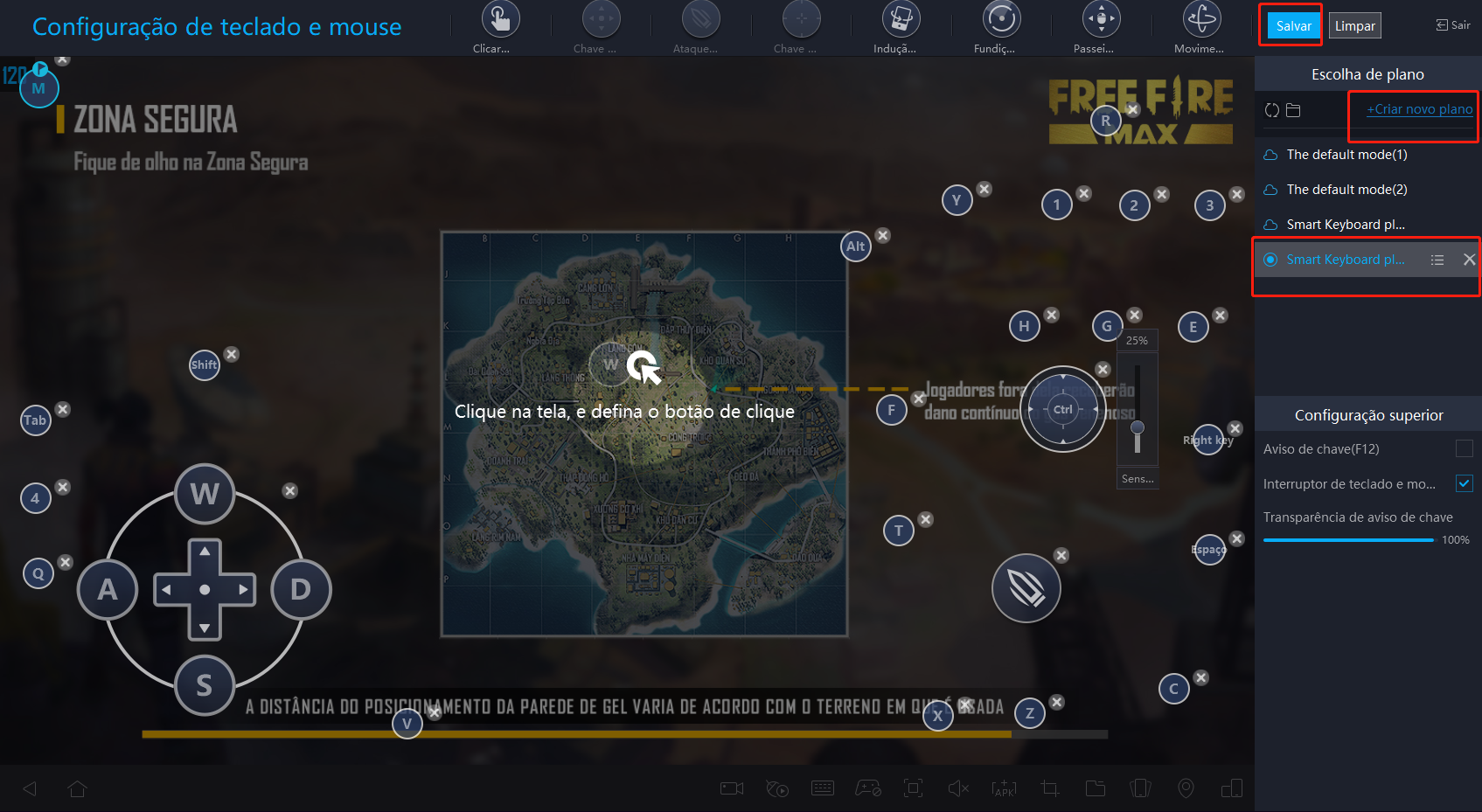Disable the Interruptor de teclado e mouse checkbox
Image resolution: width=1482 pixels, height=812 pixels.
[x=1463, y=483]
